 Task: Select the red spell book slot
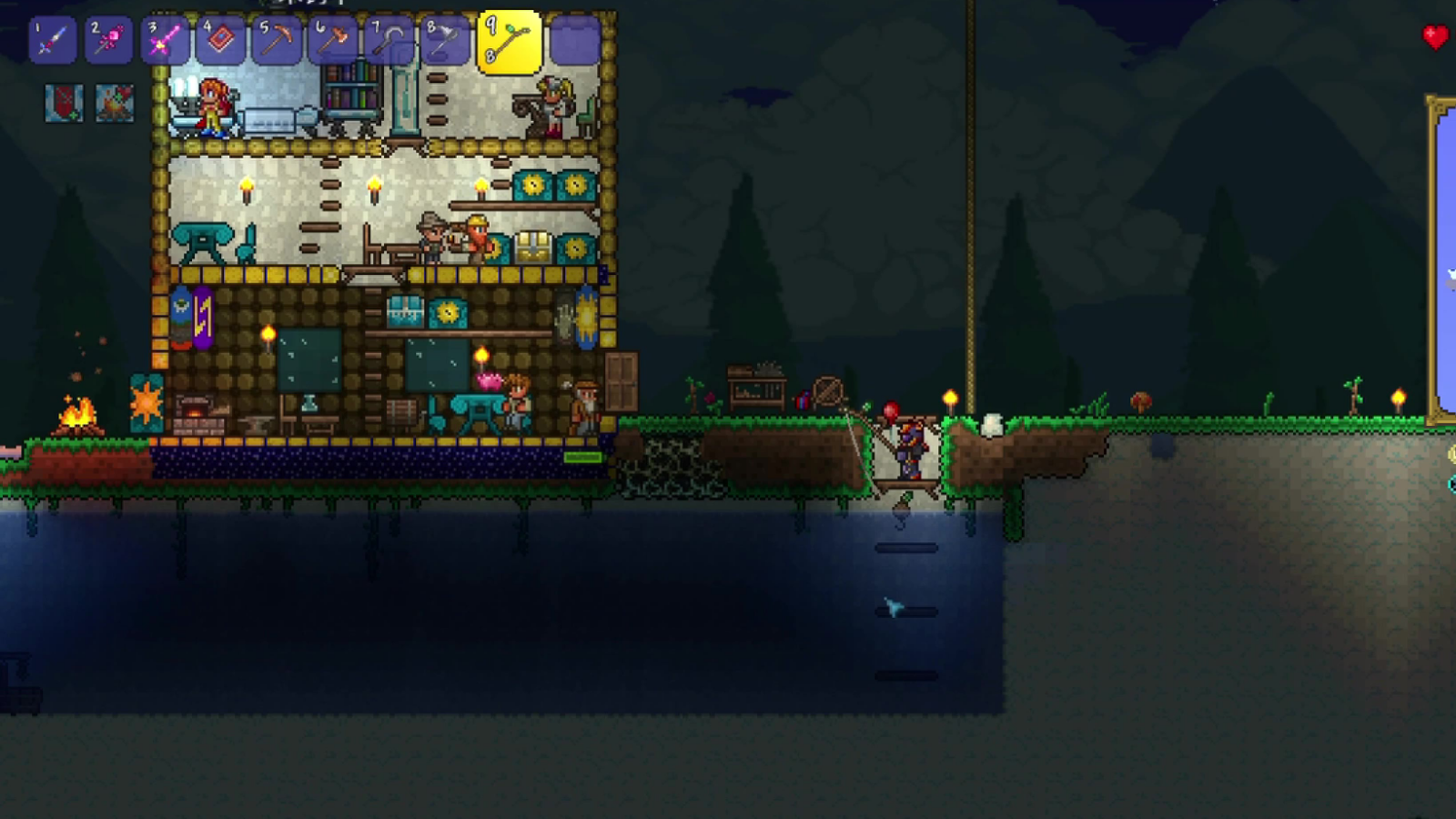click(221, 41)
